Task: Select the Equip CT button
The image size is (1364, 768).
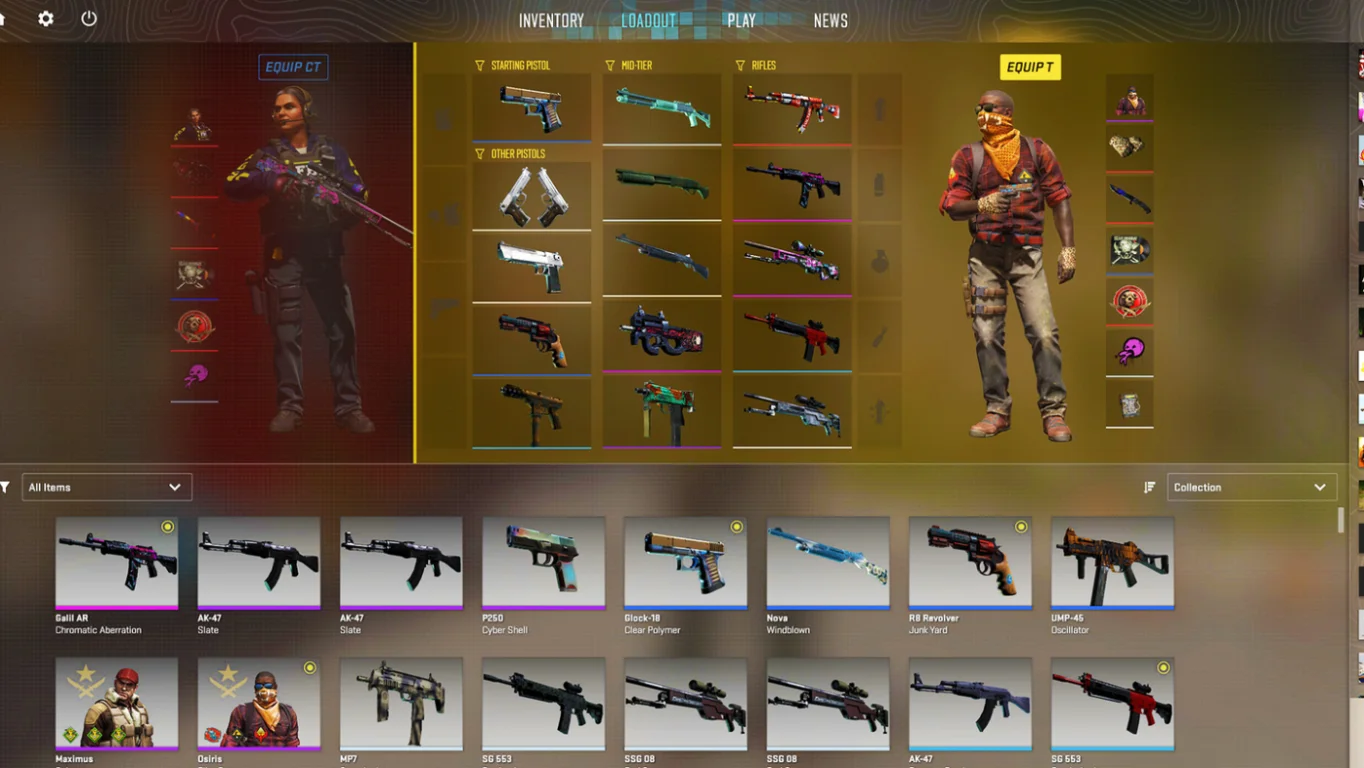Action: click(x=293, y=67)
